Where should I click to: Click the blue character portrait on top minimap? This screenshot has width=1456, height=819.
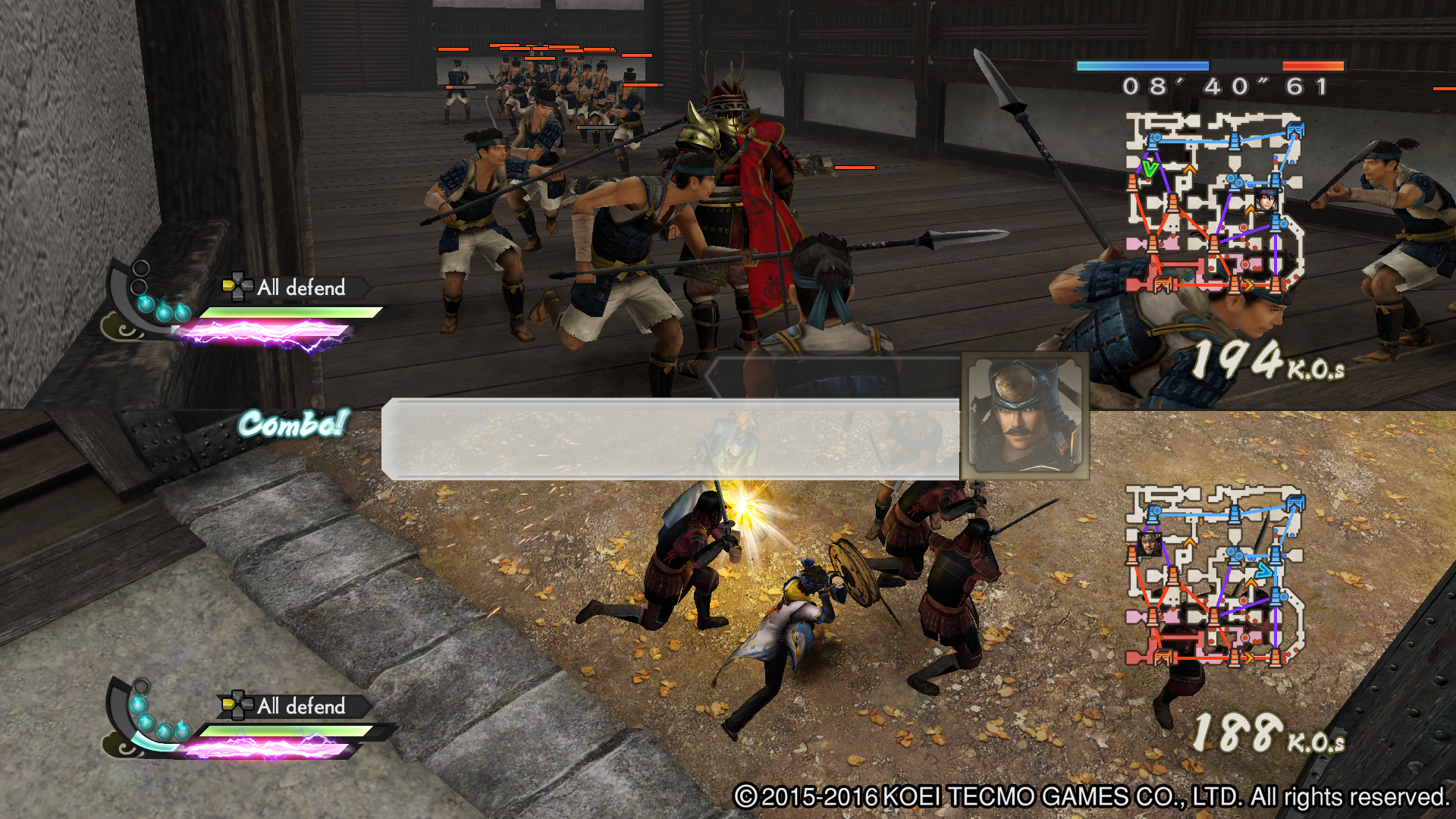pyautogui.click(x=1268, y=199)
